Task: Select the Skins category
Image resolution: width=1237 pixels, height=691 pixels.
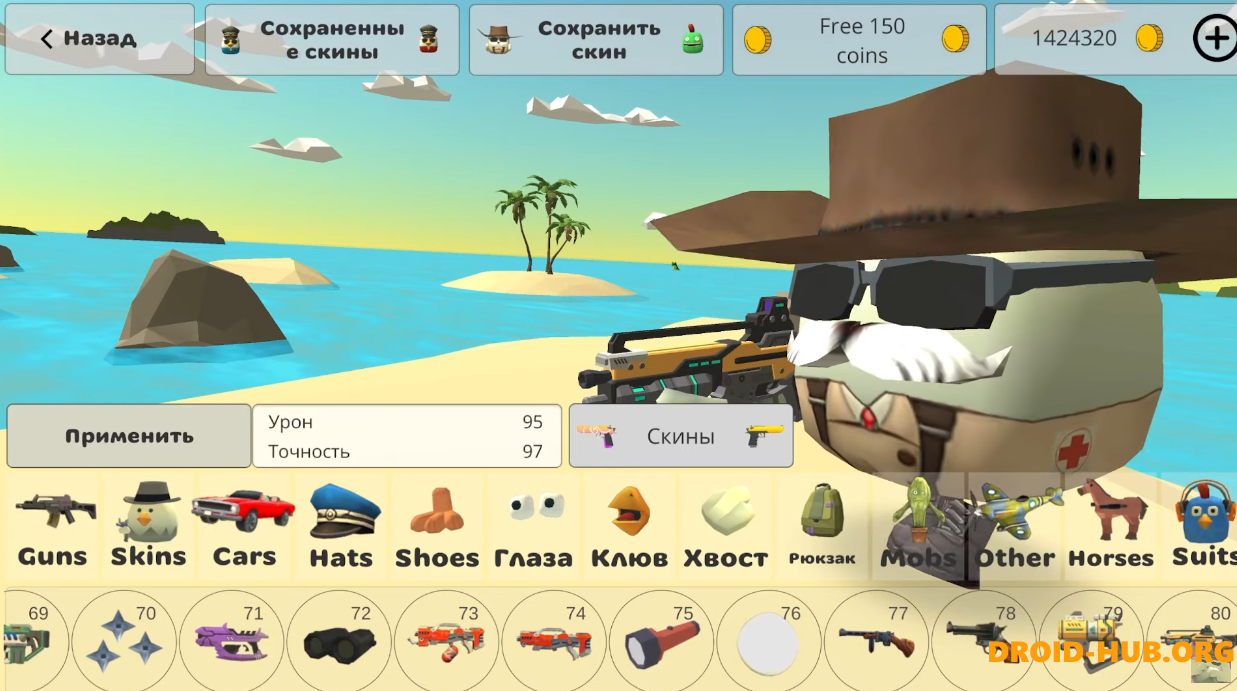Action: (x=148, y=527)
